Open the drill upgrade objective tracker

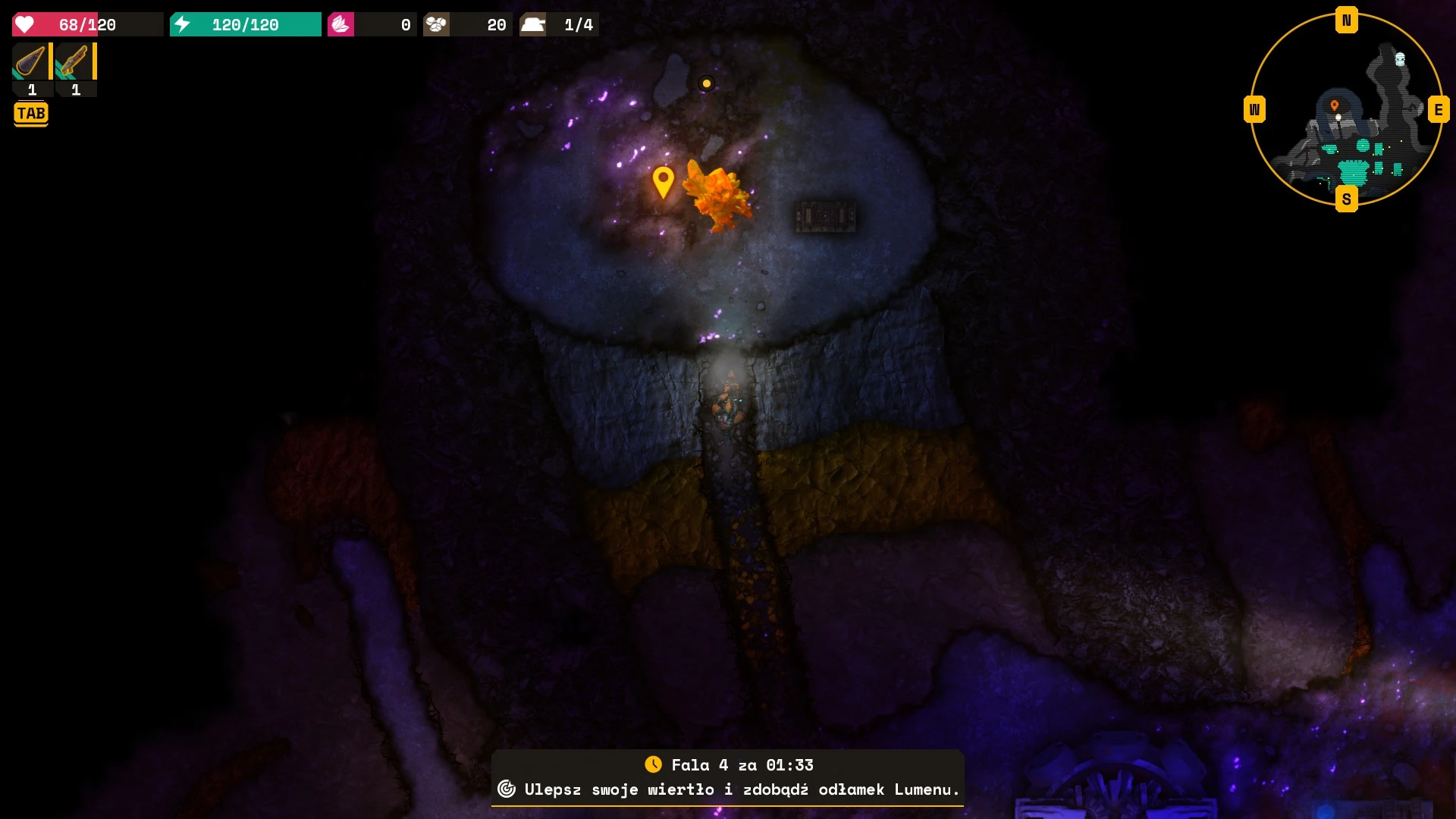[x=728, y=789]
